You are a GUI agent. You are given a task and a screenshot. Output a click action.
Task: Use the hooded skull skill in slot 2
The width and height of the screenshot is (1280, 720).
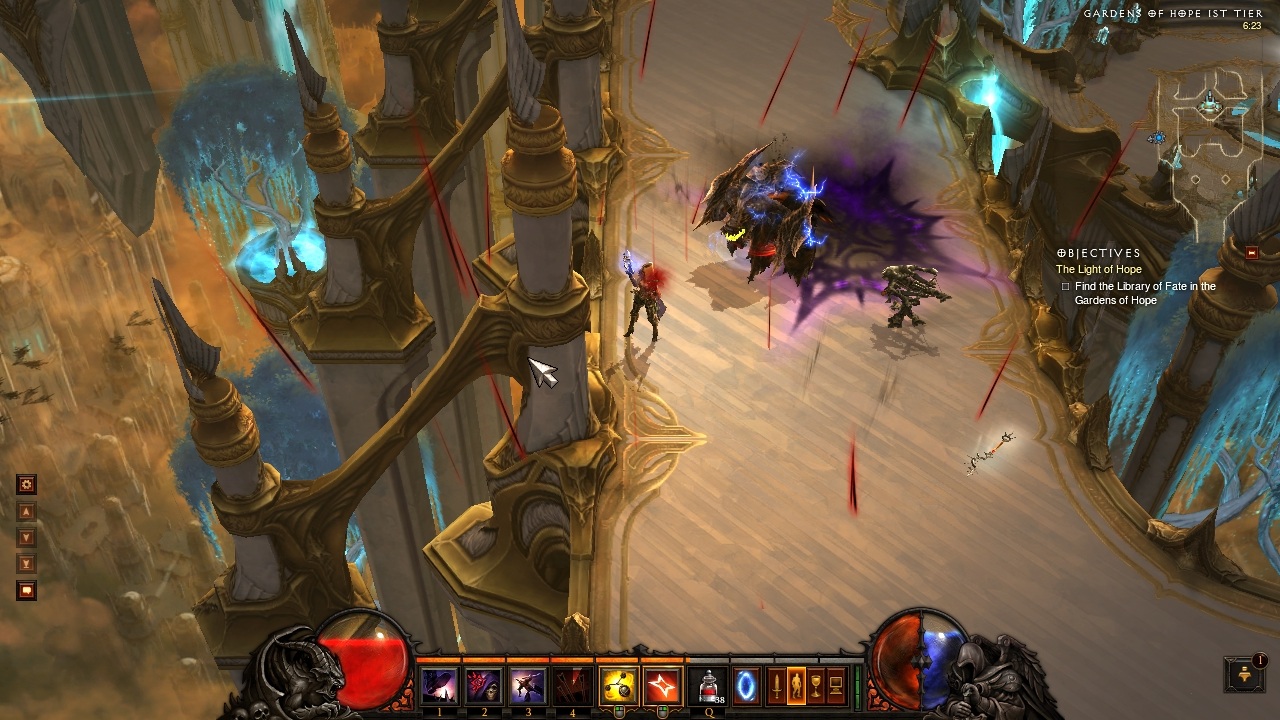[x=484, y=686]
